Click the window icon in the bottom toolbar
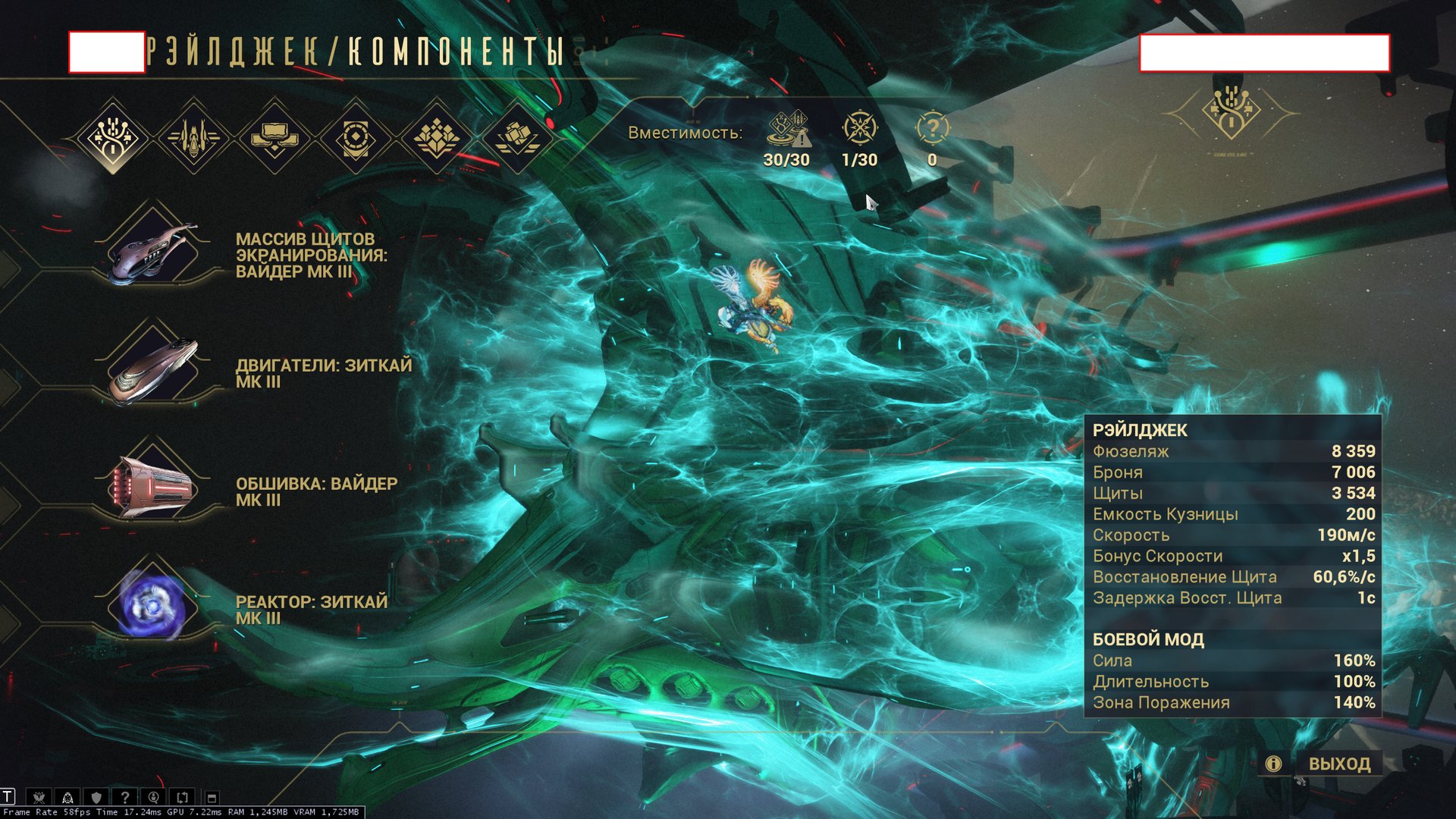Viewport: 1456px width, 819px height. 212,797
